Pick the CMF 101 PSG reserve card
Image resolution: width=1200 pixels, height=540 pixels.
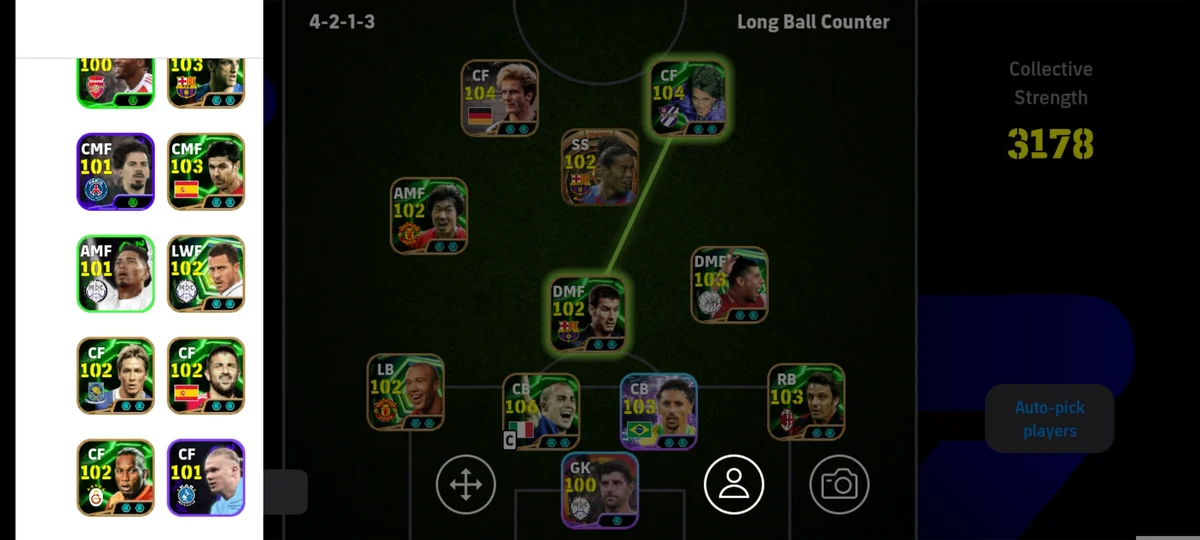pos(116,172)
